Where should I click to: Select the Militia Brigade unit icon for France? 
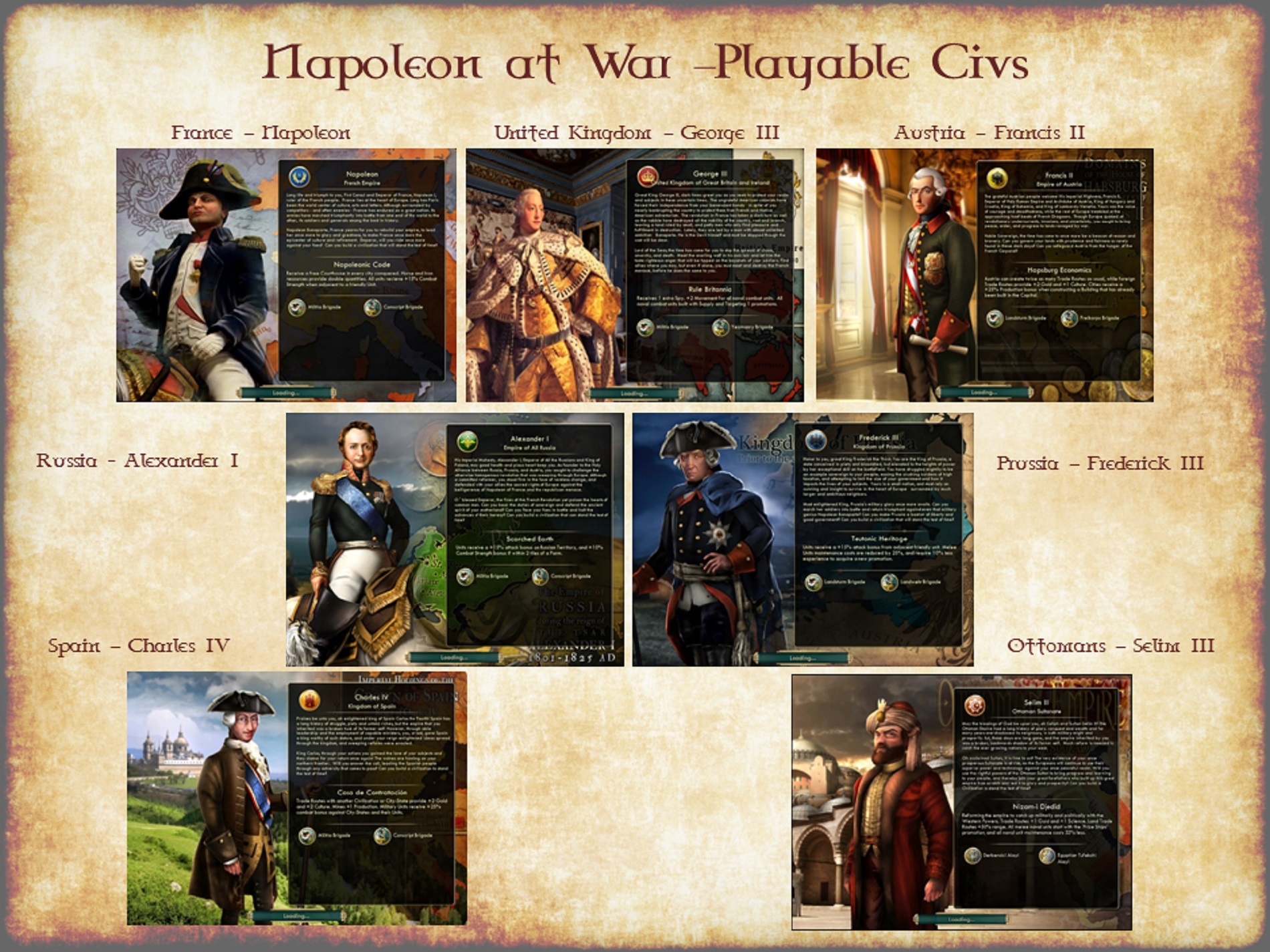[x=298, y=306]
